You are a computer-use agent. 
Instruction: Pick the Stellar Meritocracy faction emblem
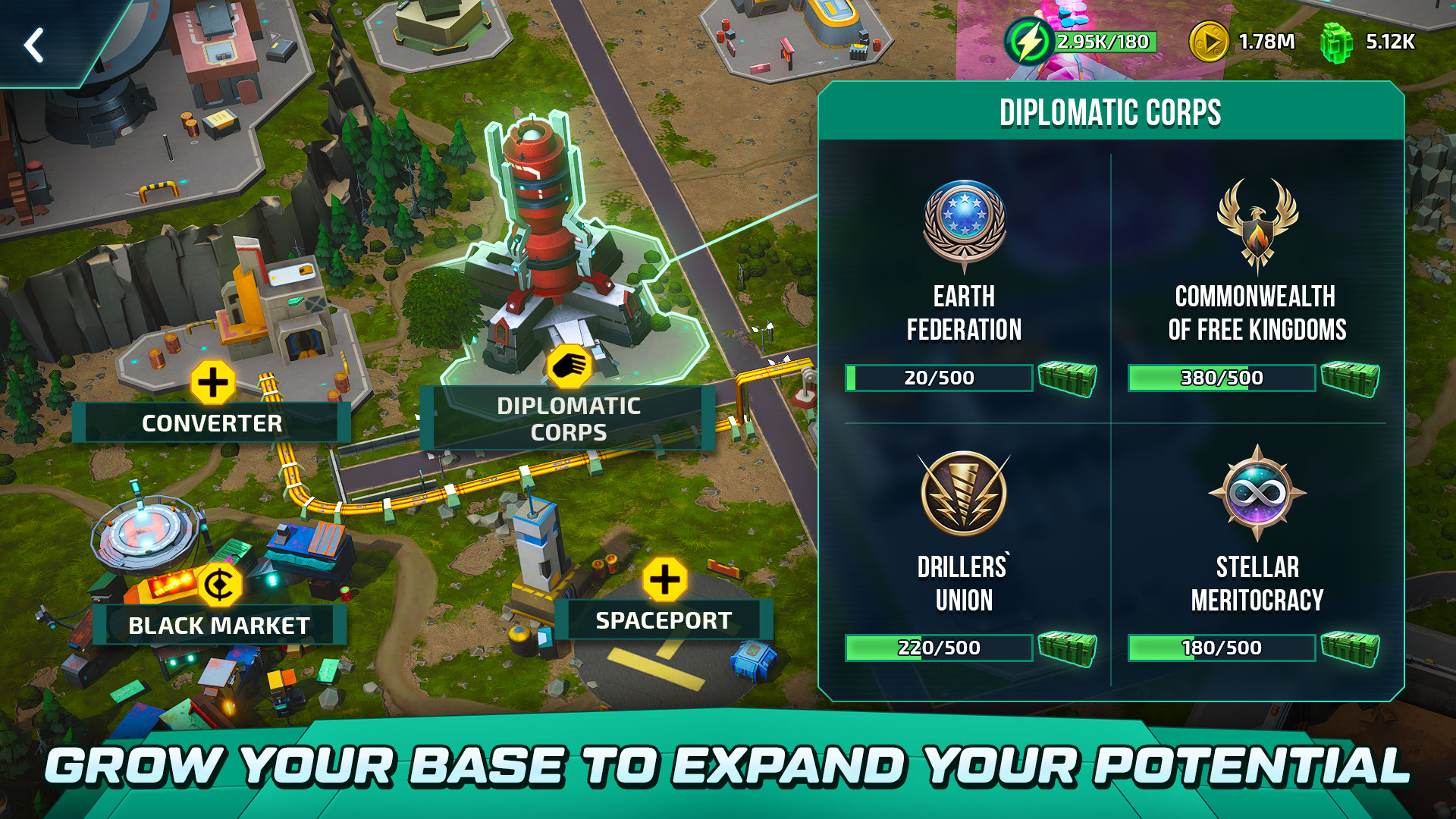coord(1257,494)
